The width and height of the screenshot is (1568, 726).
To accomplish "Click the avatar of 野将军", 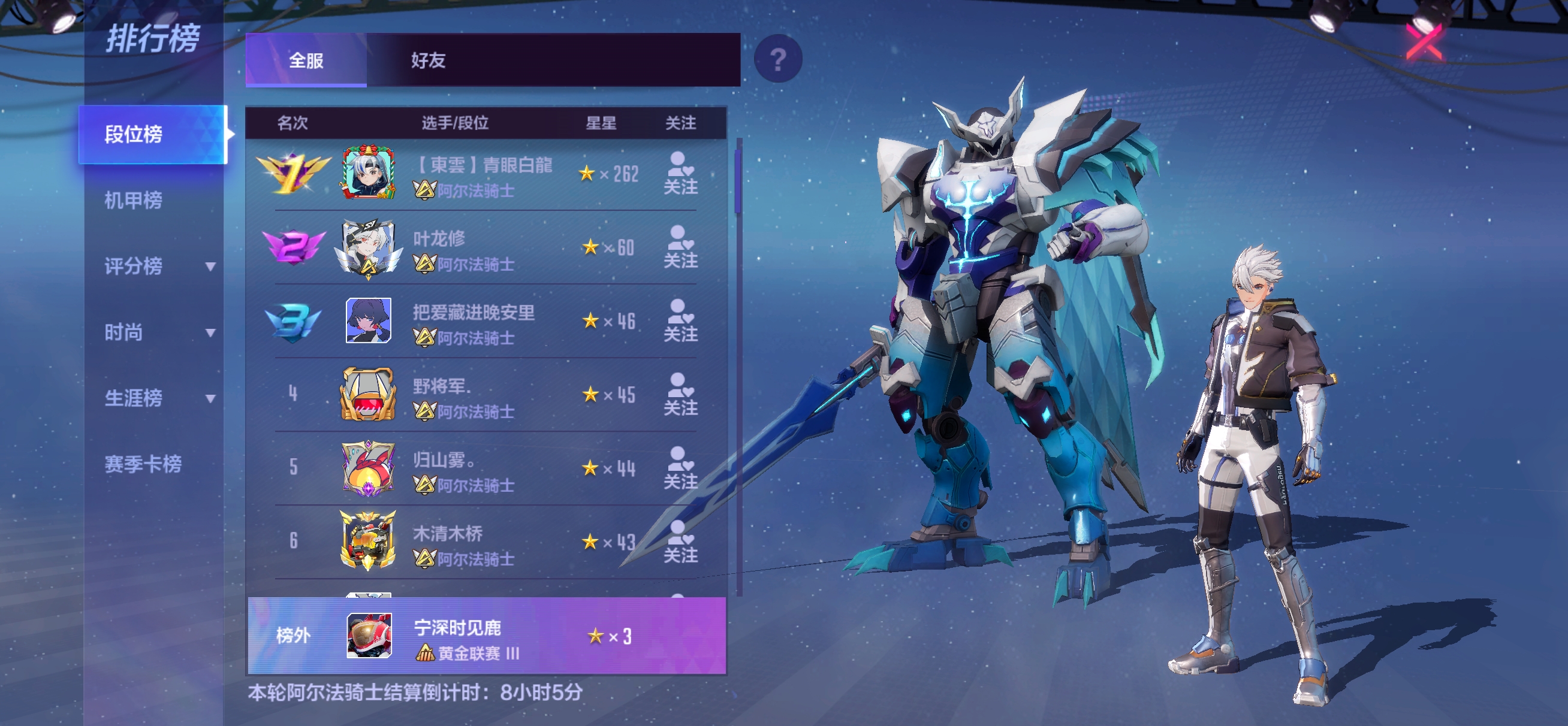I will tap(368, 395).
